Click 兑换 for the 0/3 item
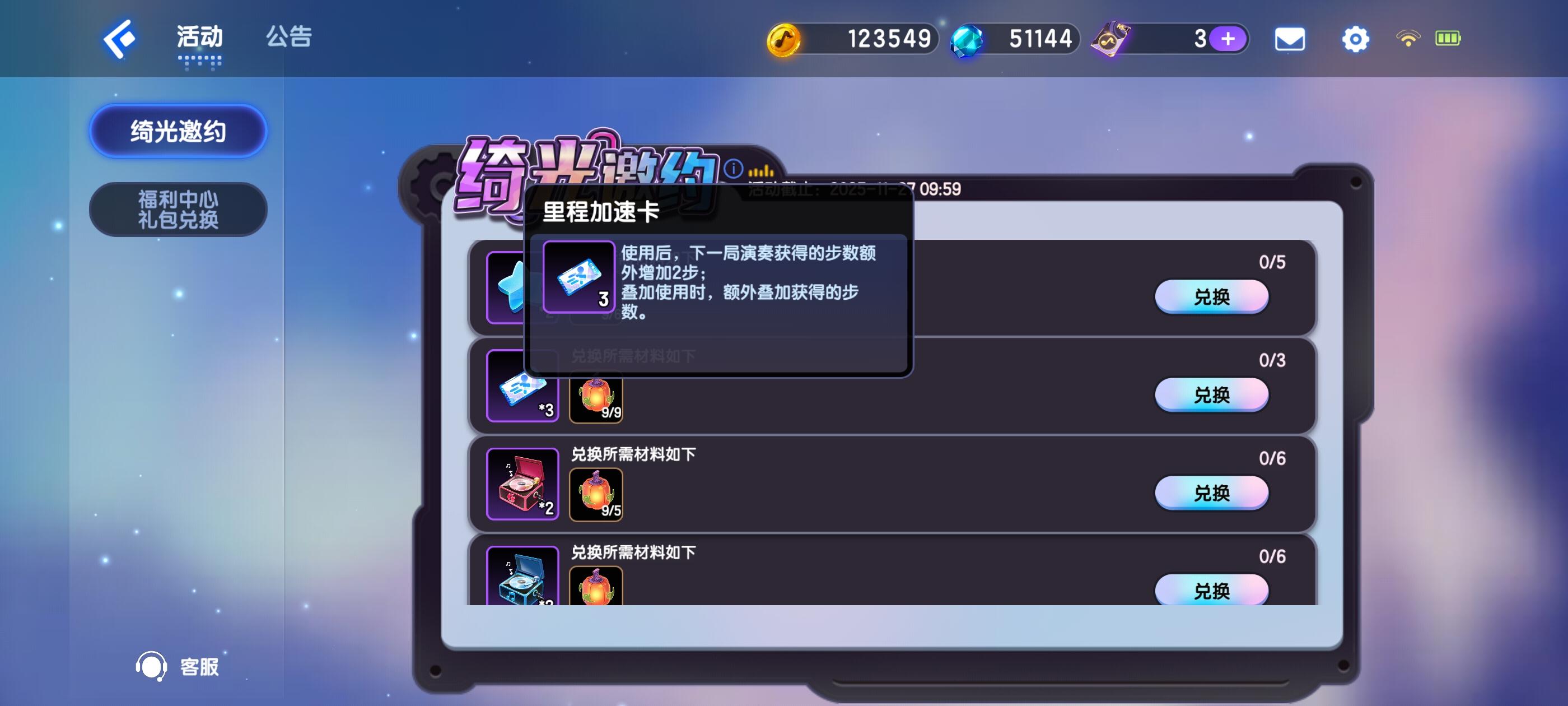Viewport: 1568px width, 706px height. point(1211,394)
